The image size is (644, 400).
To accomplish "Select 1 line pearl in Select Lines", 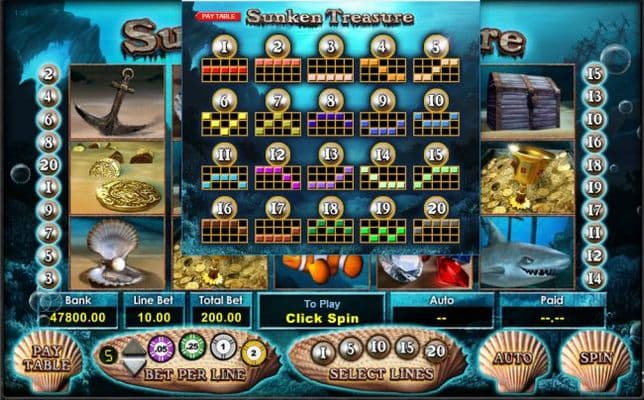I will [322, 351].
